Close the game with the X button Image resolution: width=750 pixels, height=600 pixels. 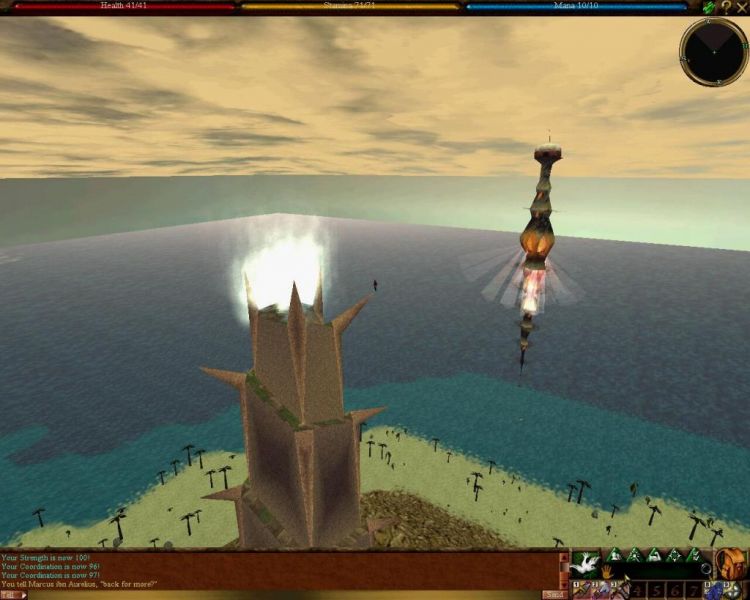click(742, 7)
